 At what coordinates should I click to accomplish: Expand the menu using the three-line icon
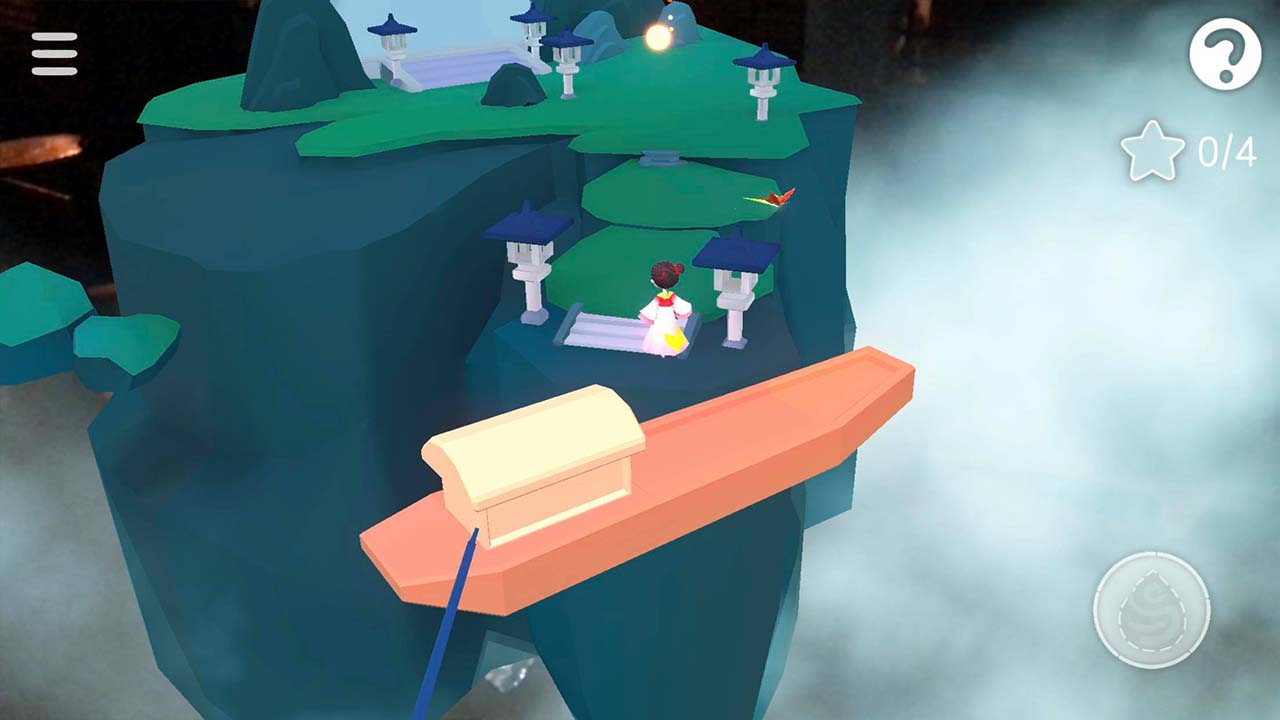pyautogui.click(x=55, y=53)
